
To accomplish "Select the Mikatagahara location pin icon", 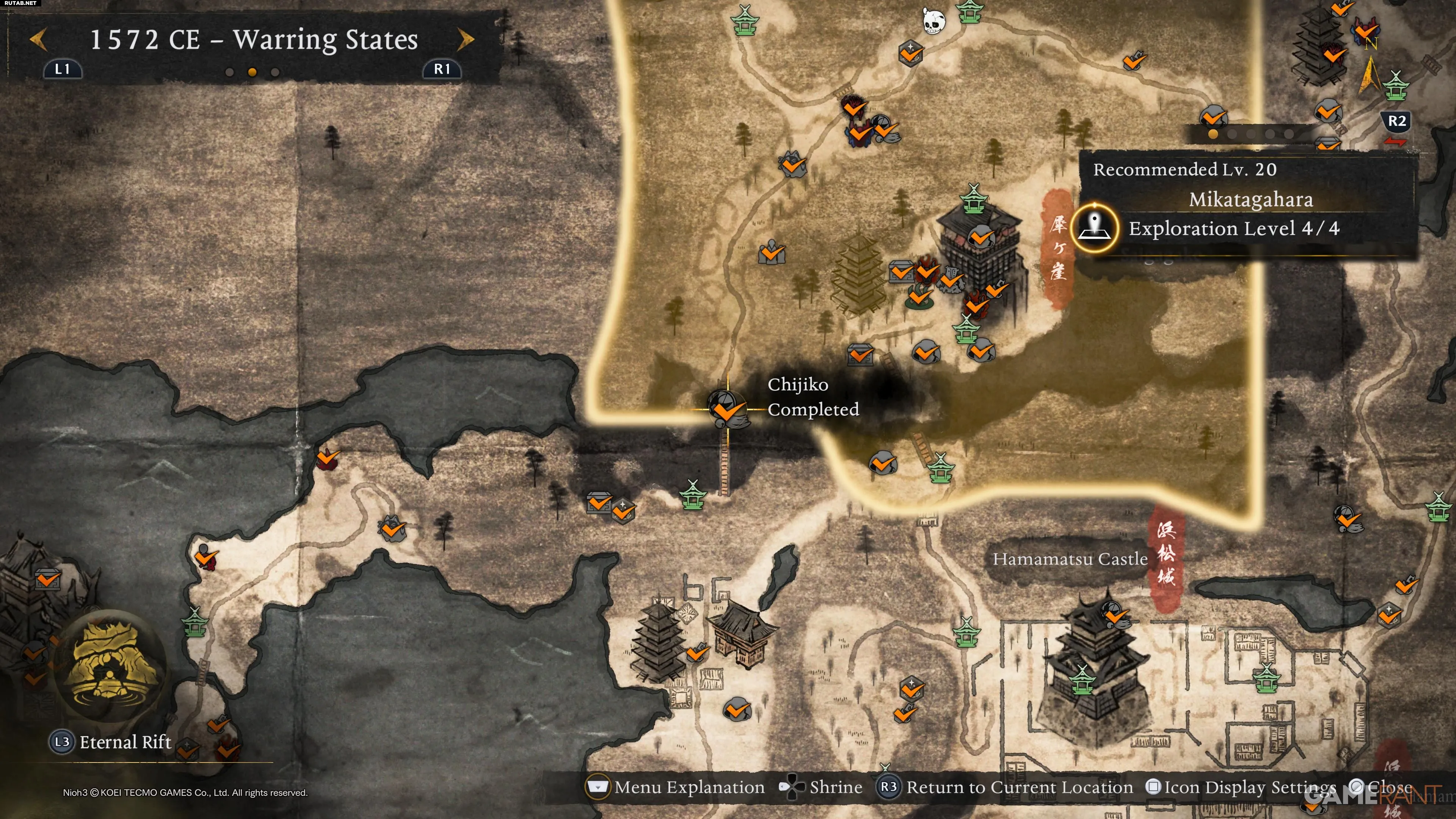I will coord(1095,228).
